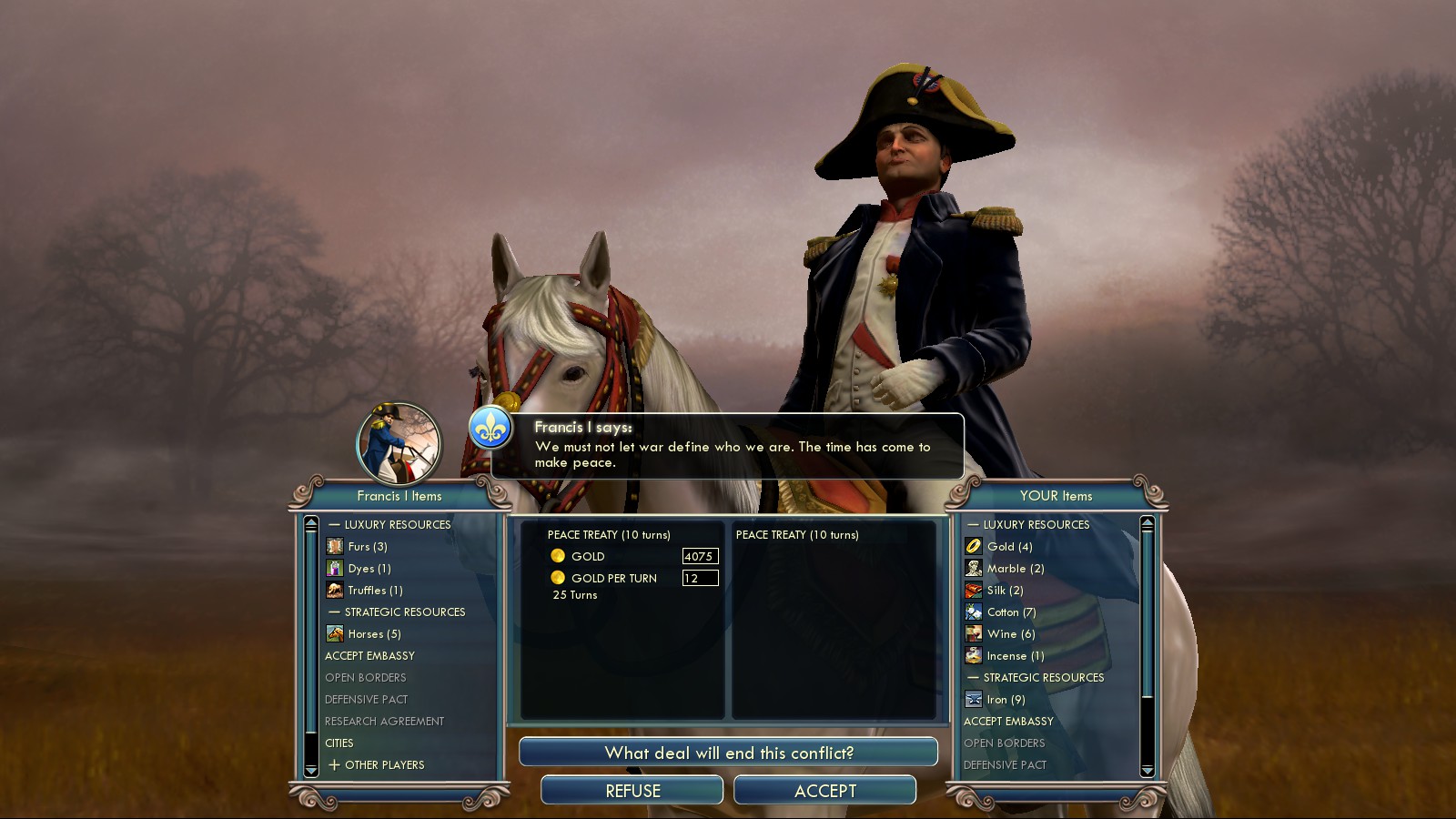
Task: Choose Dyes (1) luxury resource
Action: pos(369,569)
